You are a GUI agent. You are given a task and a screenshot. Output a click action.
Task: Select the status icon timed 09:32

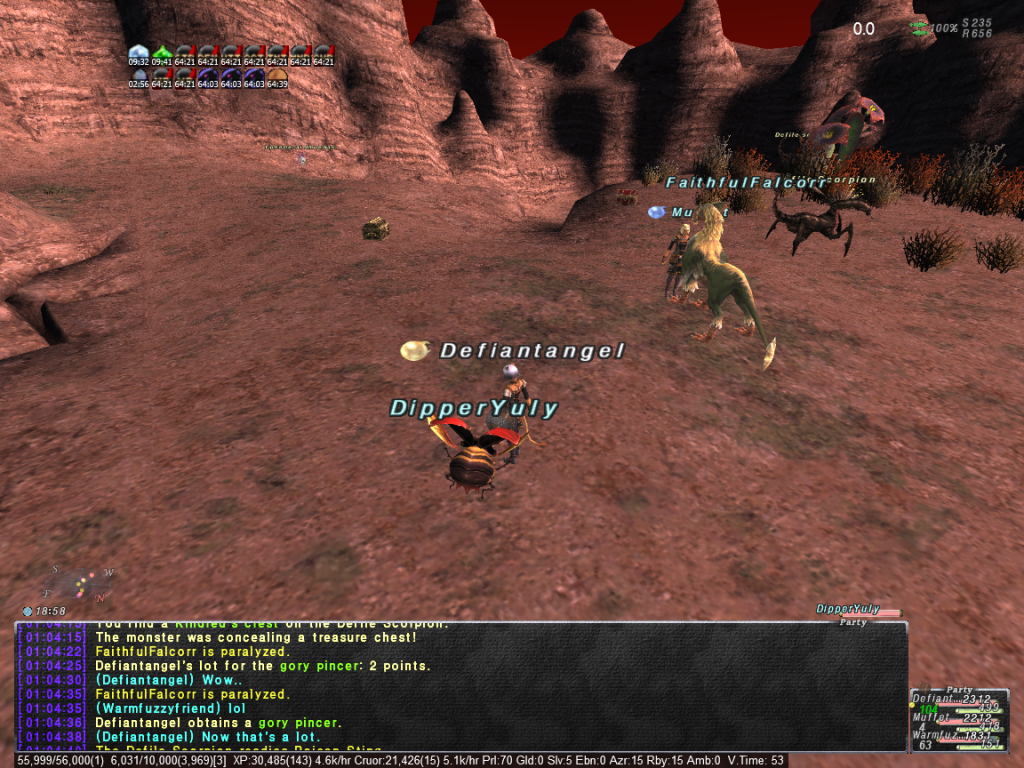point(138,52)
